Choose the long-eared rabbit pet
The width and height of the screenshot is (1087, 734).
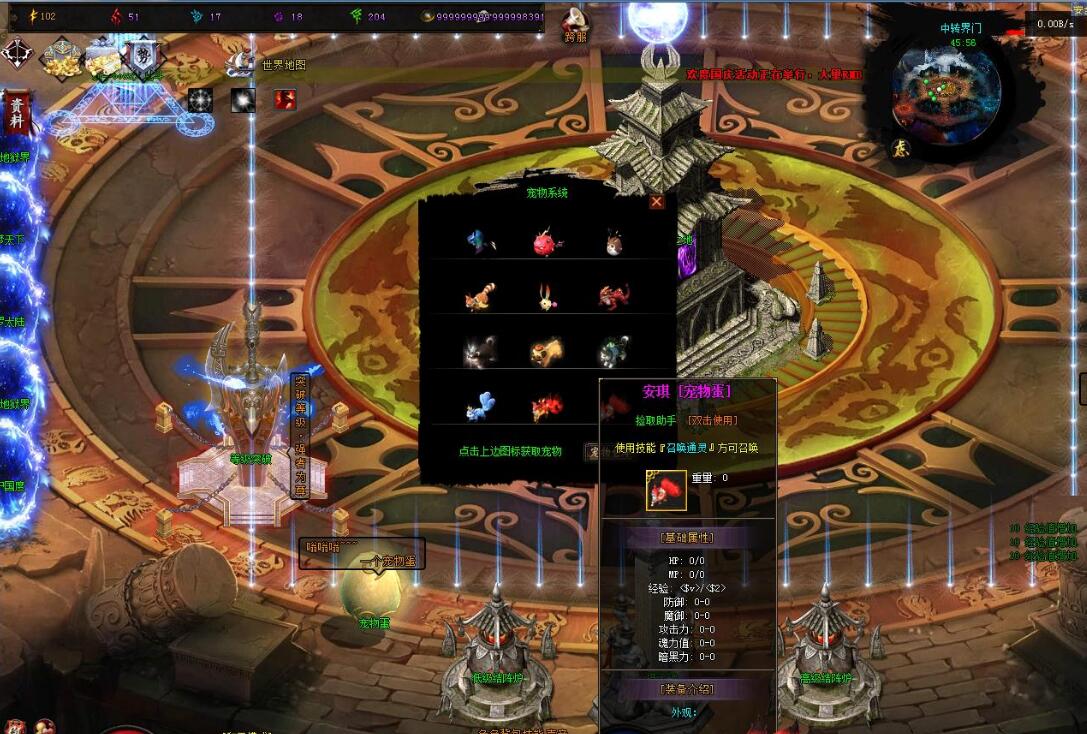coord(544,297)
